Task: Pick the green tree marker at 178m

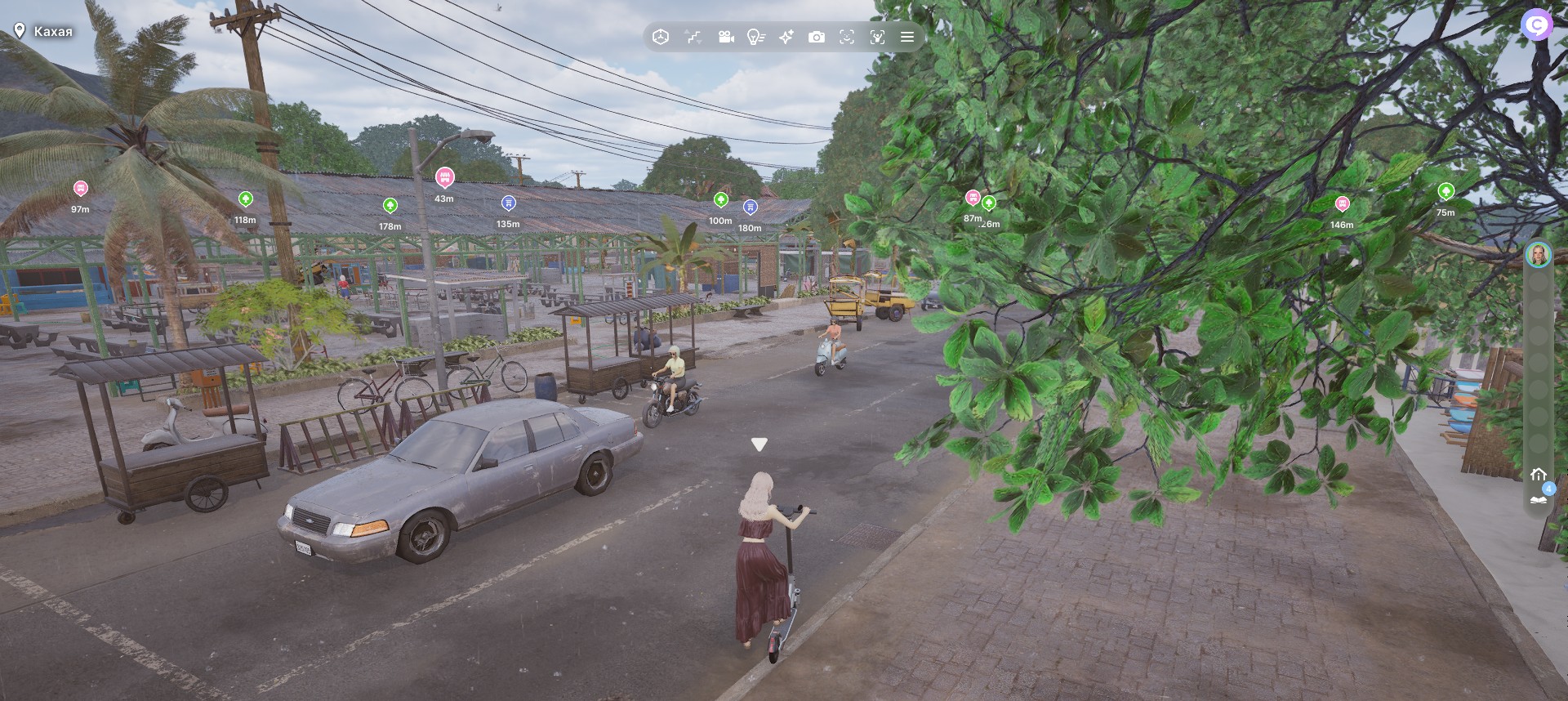Action: 390,205
